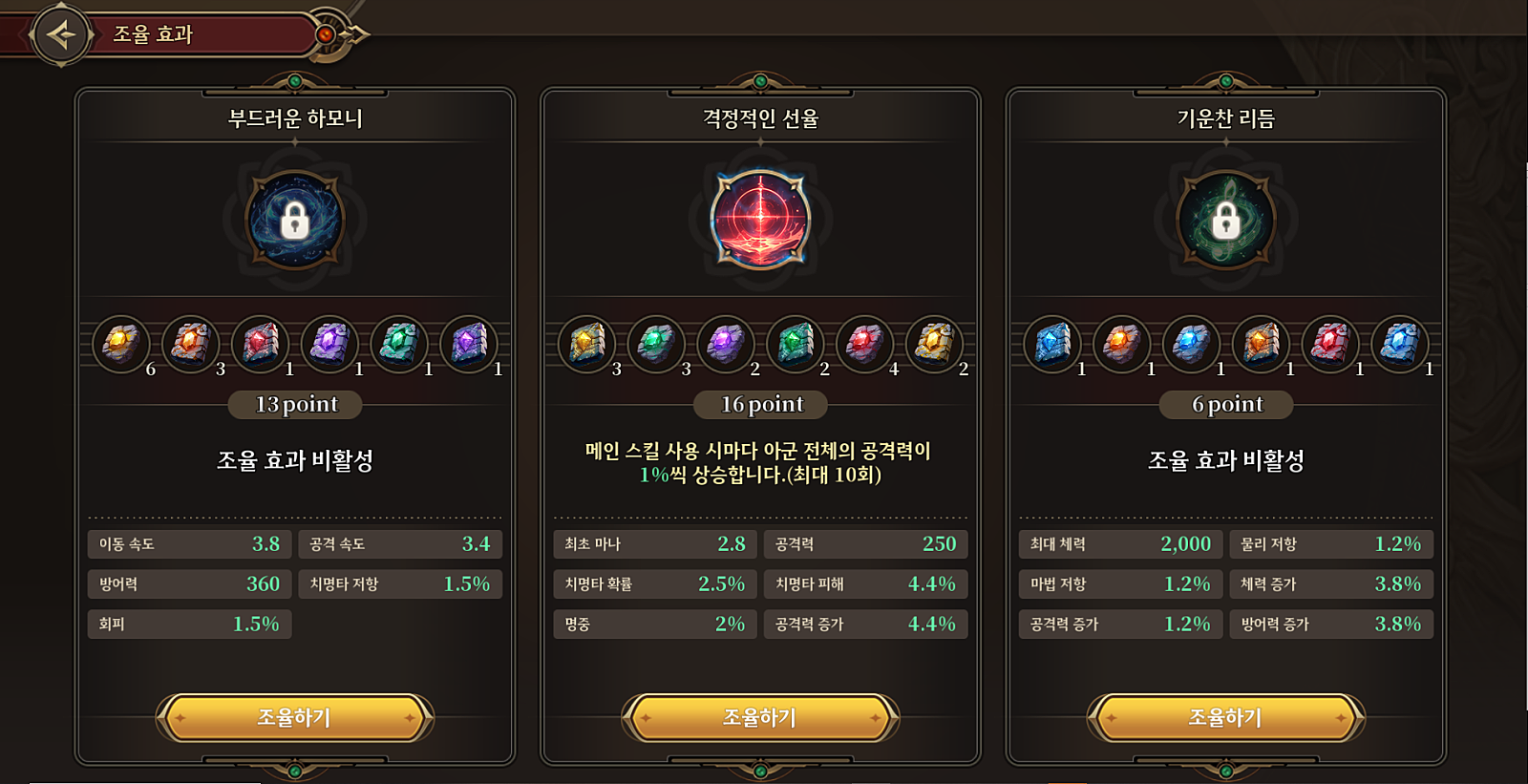The width and height of the screenshot is (1528, 784).
Task: Select the locked green 기운찬 리듬 emblem
Action: tap(1225, 221)
